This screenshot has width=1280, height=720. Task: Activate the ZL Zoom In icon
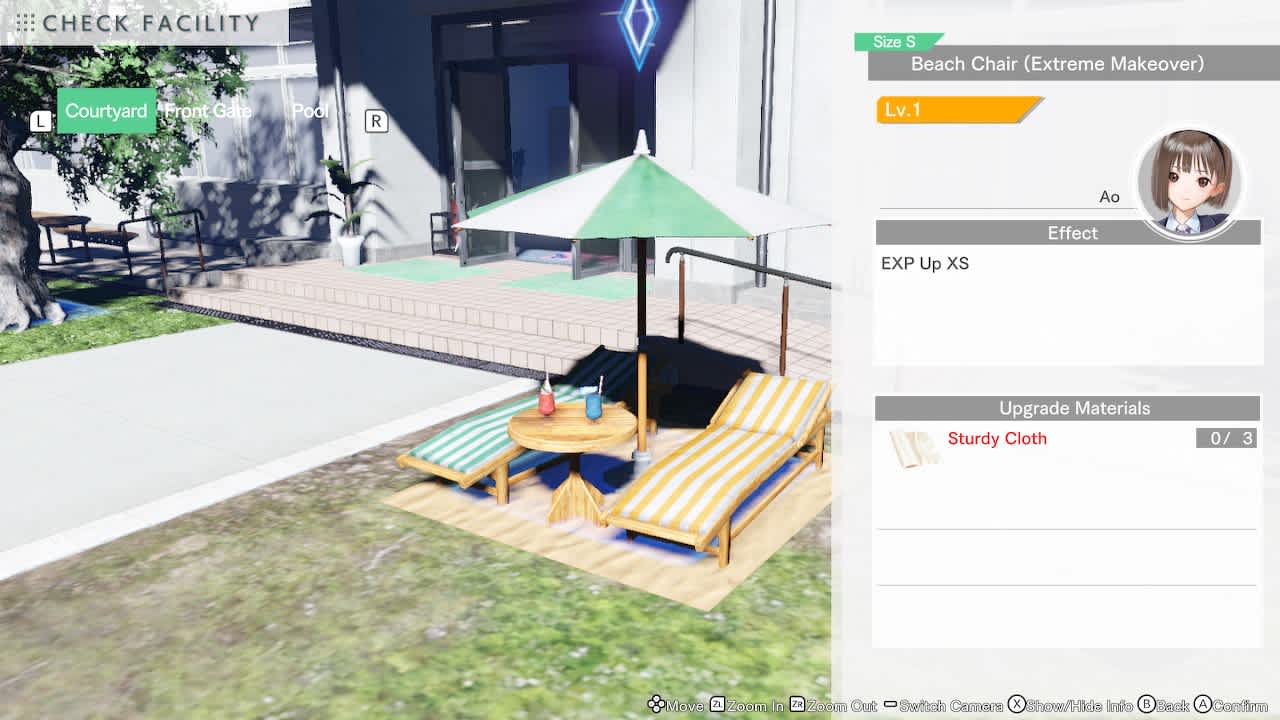pyautogui.click(x=716, y=705)
